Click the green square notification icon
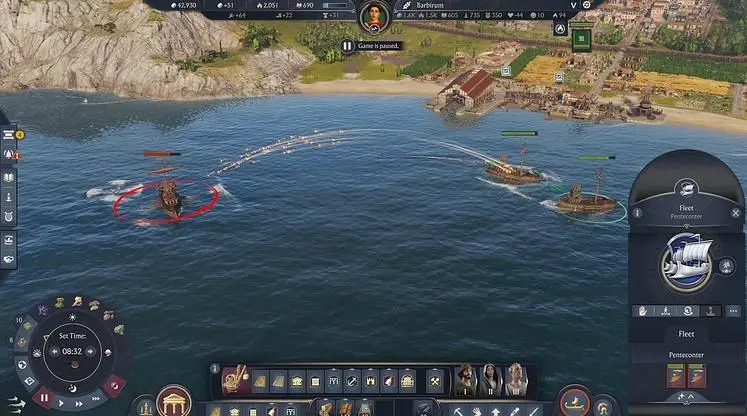The image size is (747, 416). (582, 39)
